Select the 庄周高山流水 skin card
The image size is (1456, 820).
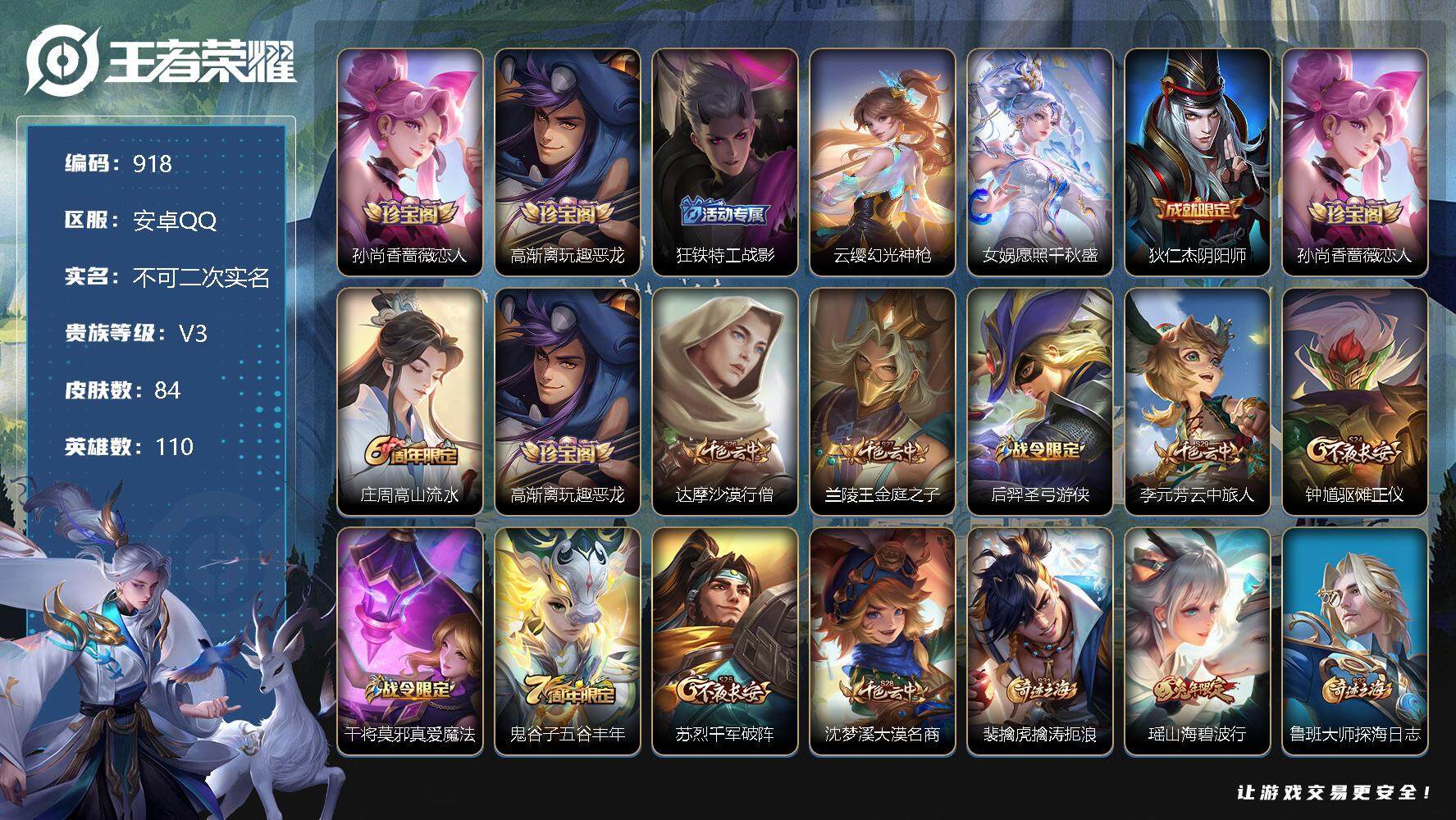410,401
